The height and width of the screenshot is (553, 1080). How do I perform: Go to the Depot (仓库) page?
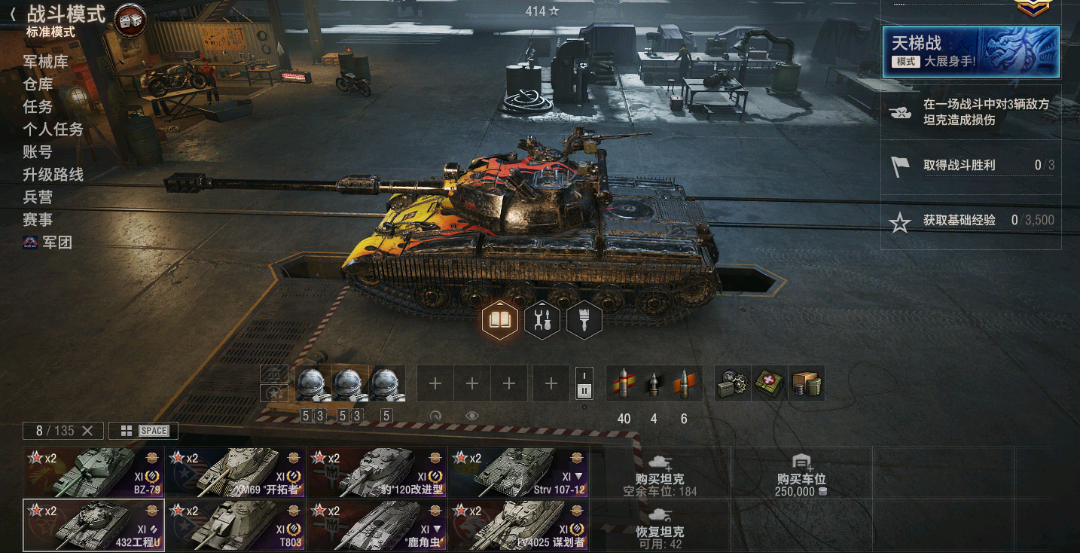[x=38, y=84]
